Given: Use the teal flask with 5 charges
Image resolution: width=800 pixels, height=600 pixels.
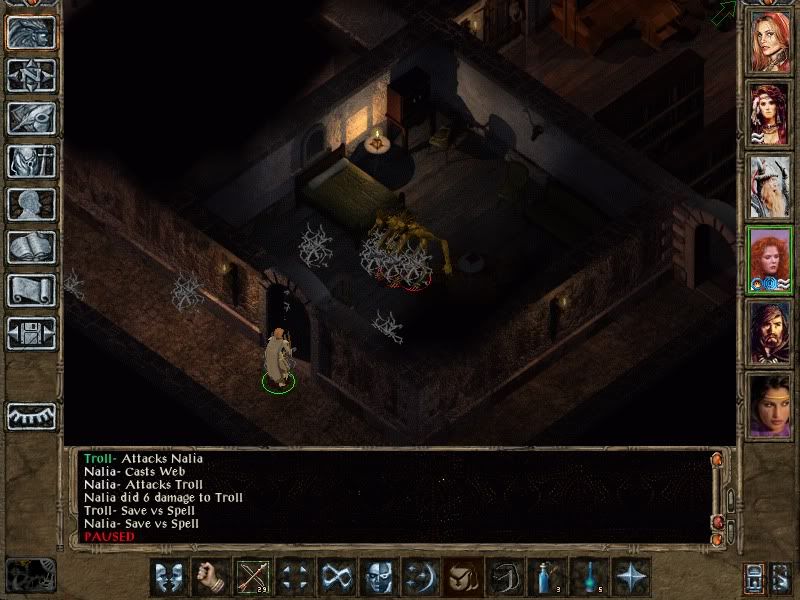Looking at the screenshot, I should pos(589,577).
